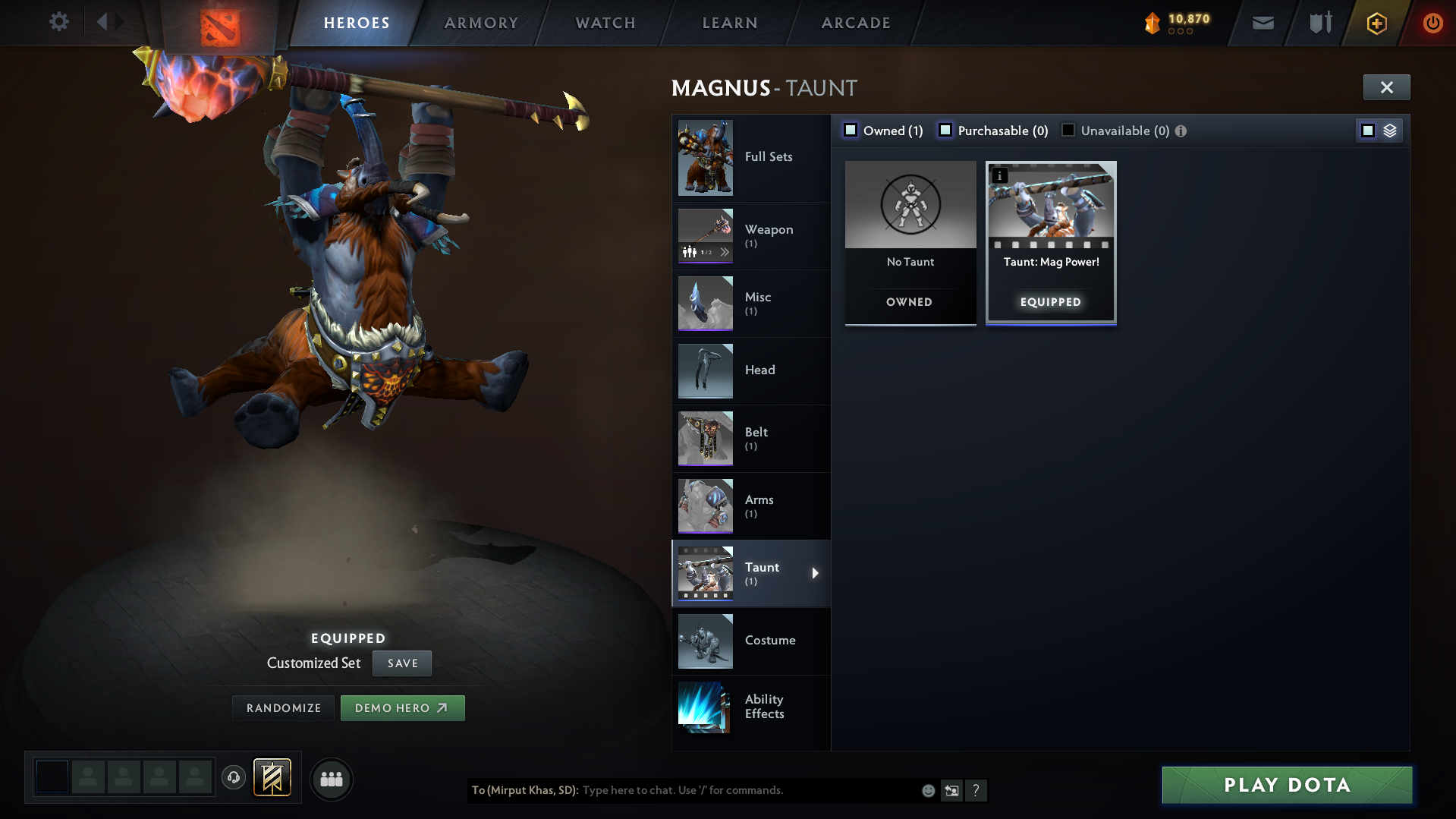The width and height of the screenshot is (1456, 819).
Task: Open voice chat headset icon
Action: pos(234,779)
